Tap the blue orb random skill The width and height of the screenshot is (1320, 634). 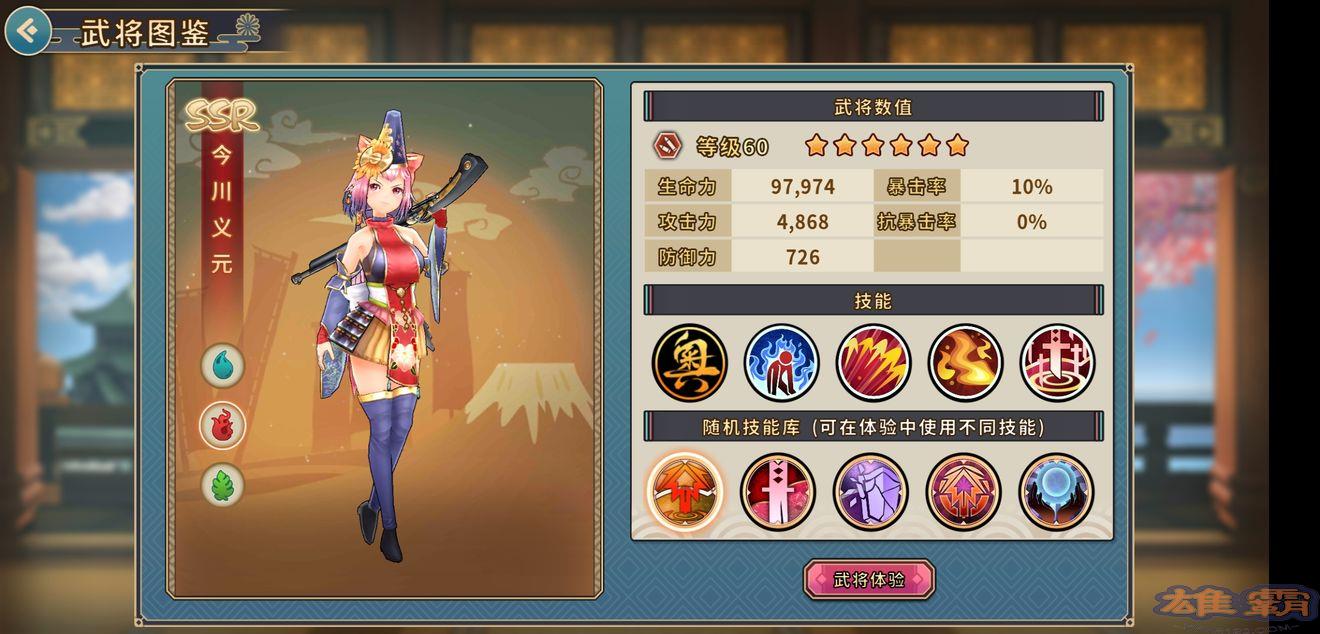pyautogui.click(x=1056, y=491)
